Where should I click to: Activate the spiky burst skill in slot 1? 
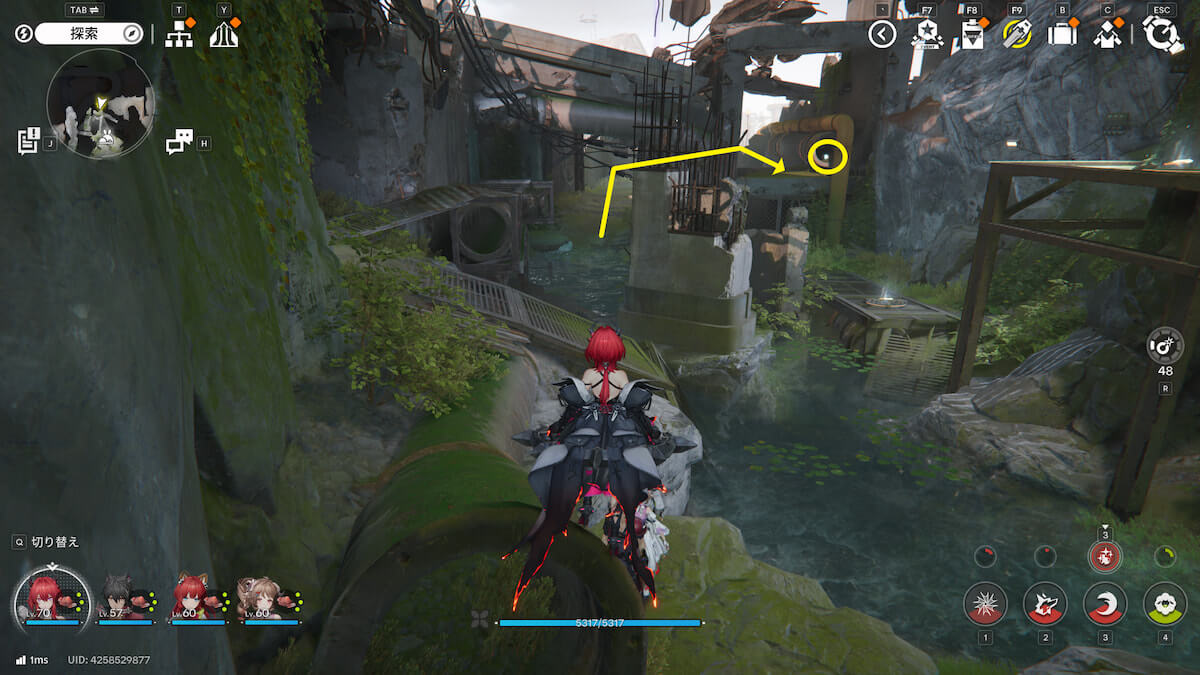coord(985,603)
